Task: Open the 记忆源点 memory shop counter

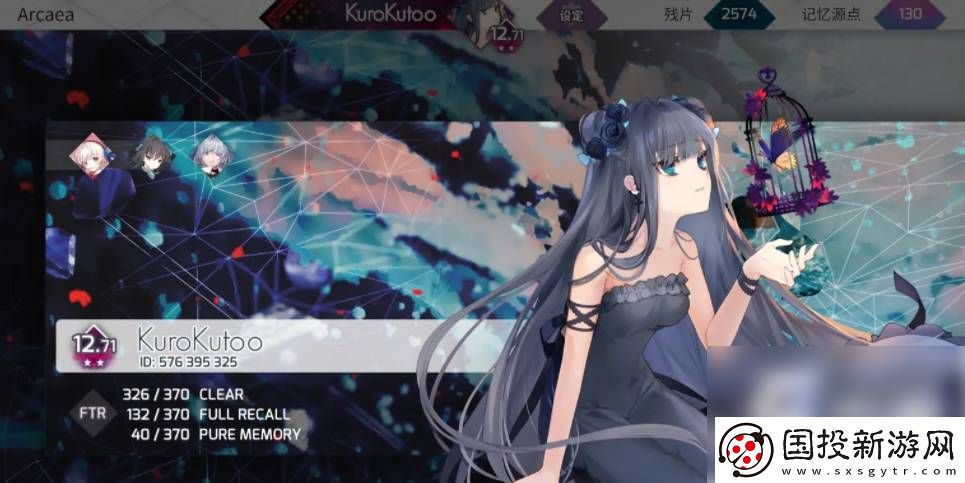Action: point(910,15)
